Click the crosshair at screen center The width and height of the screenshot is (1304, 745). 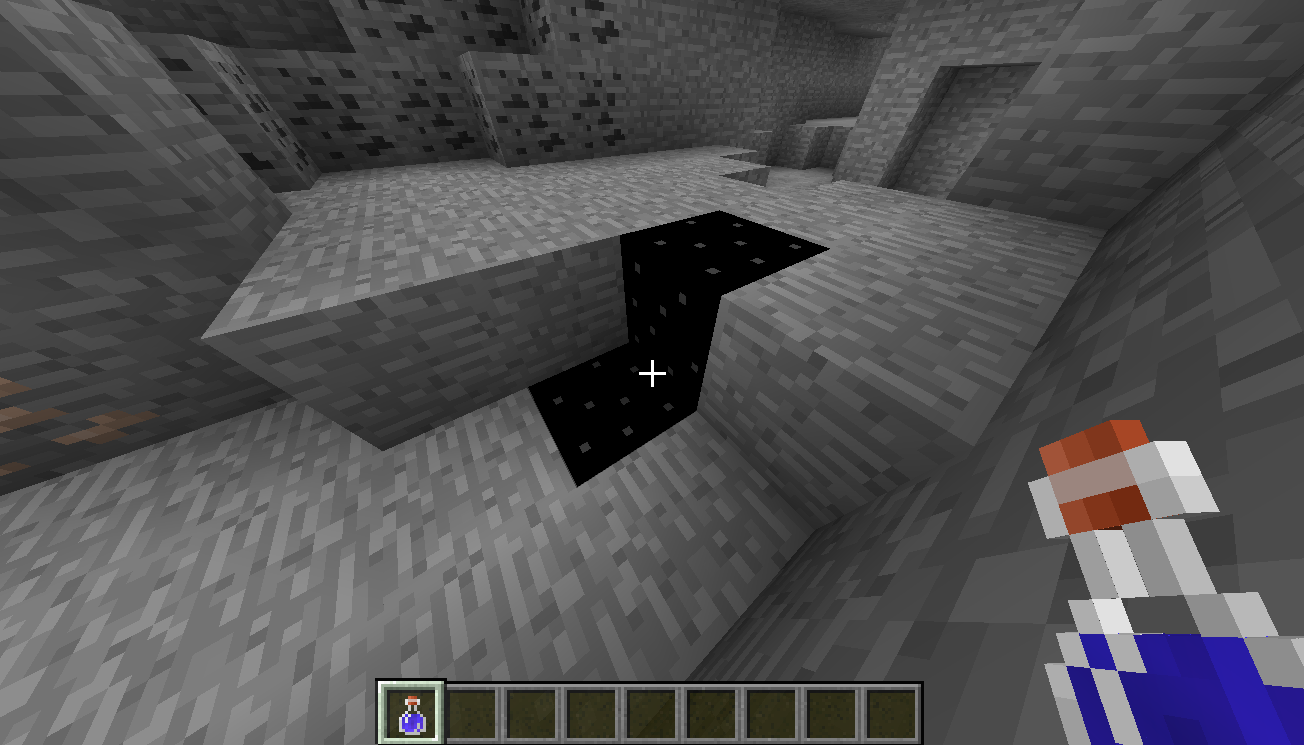pos(652,373)
